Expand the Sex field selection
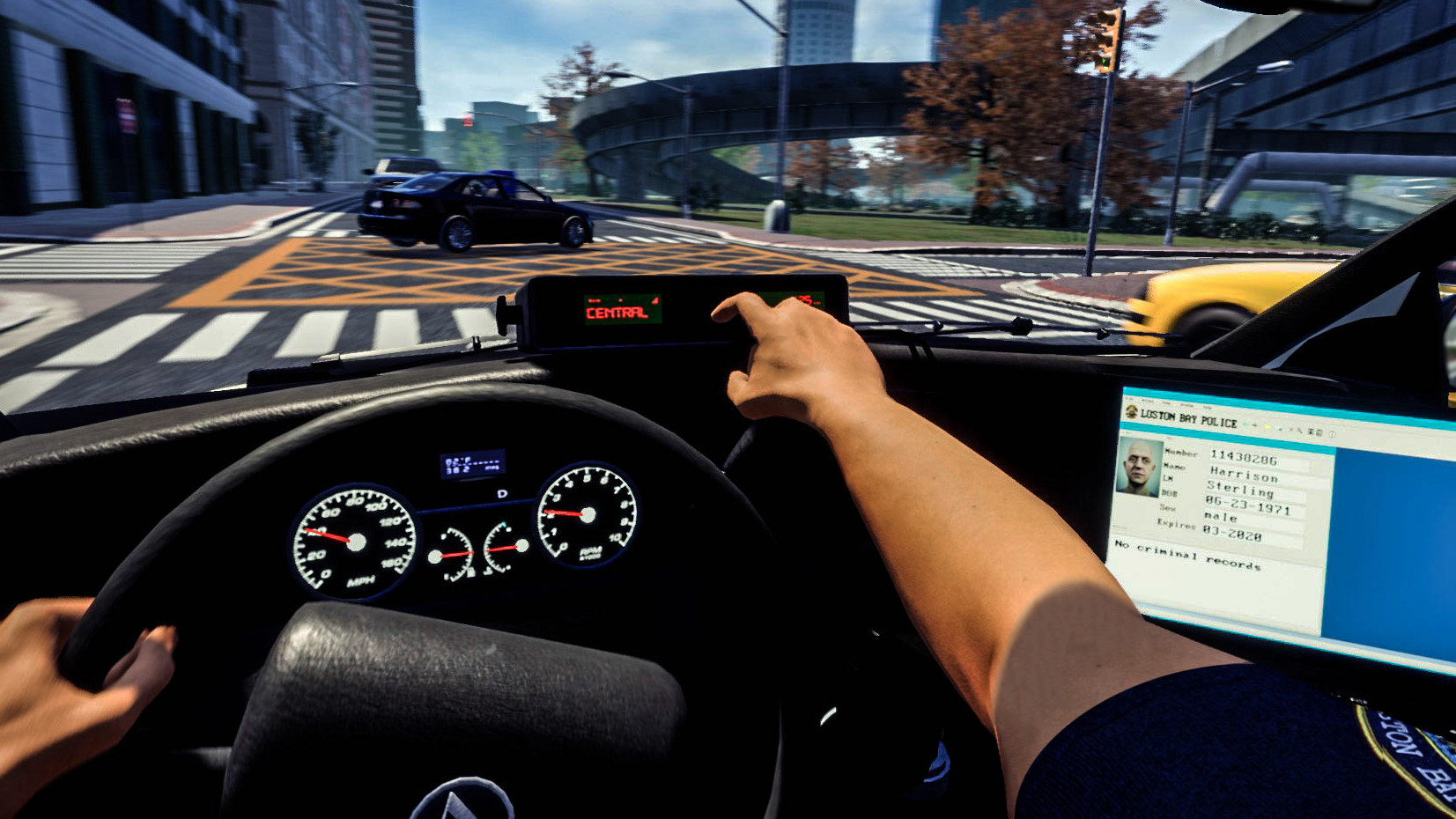This screenshot has width=1456, height=819. tap(1221, 517)
